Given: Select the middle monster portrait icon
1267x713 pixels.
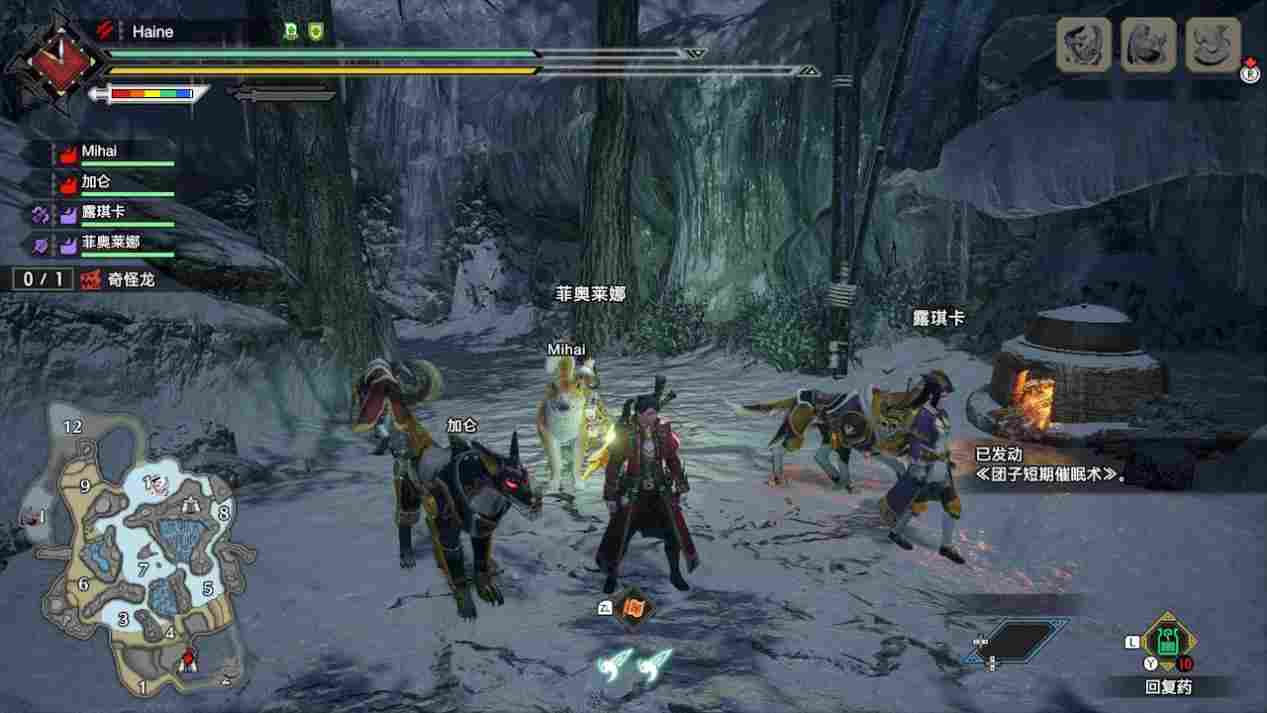Looking at the screenshot, I should tap(1148, 44).
